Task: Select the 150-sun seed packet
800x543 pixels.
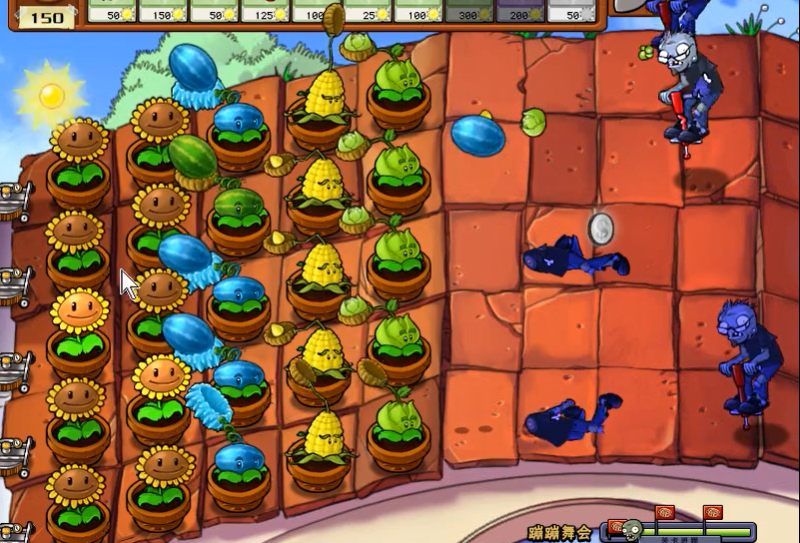Action: (x=163, y=11)
